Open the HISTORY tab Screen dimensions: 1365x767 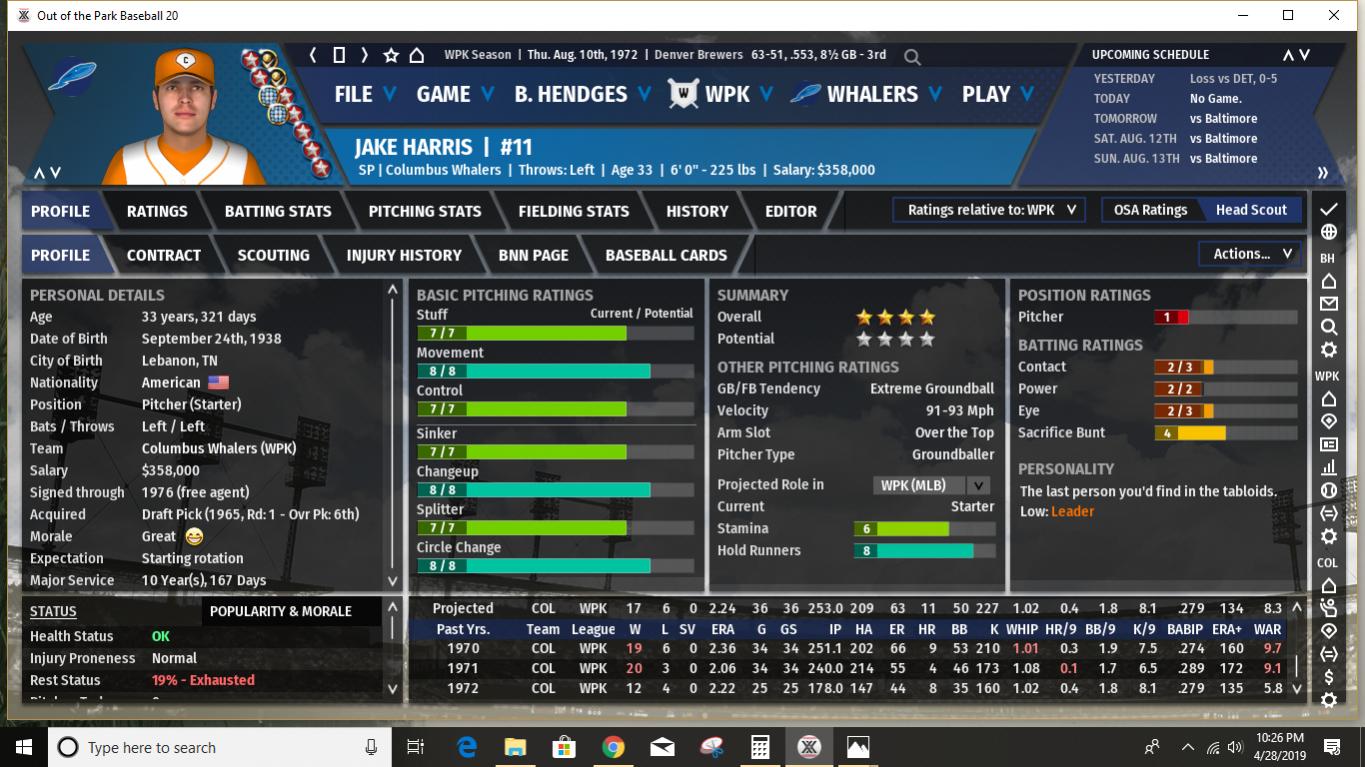(697, 211)
